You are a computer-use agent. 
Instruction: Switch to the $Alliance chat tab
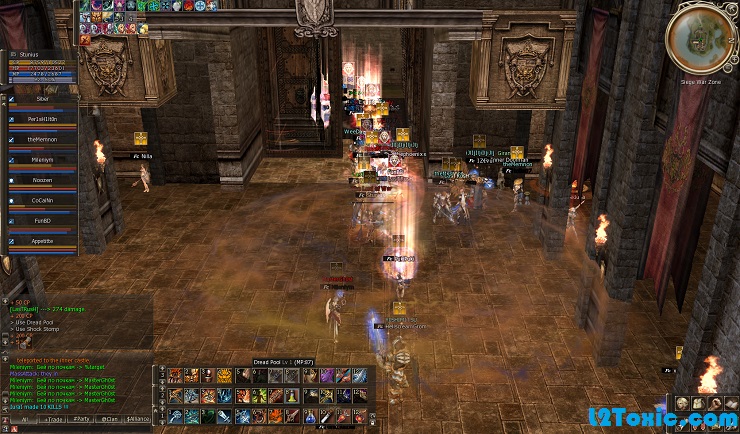[138, 419]
